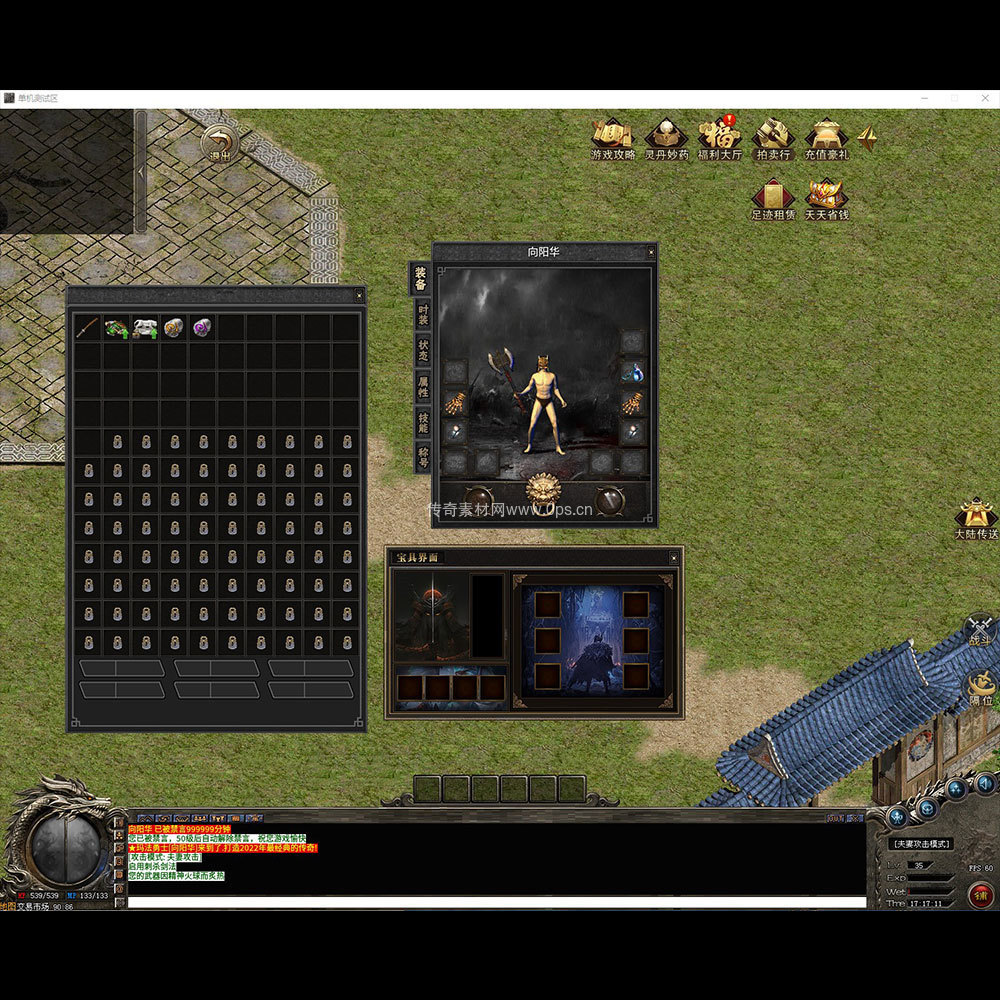Open the 足迹租赁 rental icon
This screenshot has height=1000, width=1000.
tap(773, 196)
